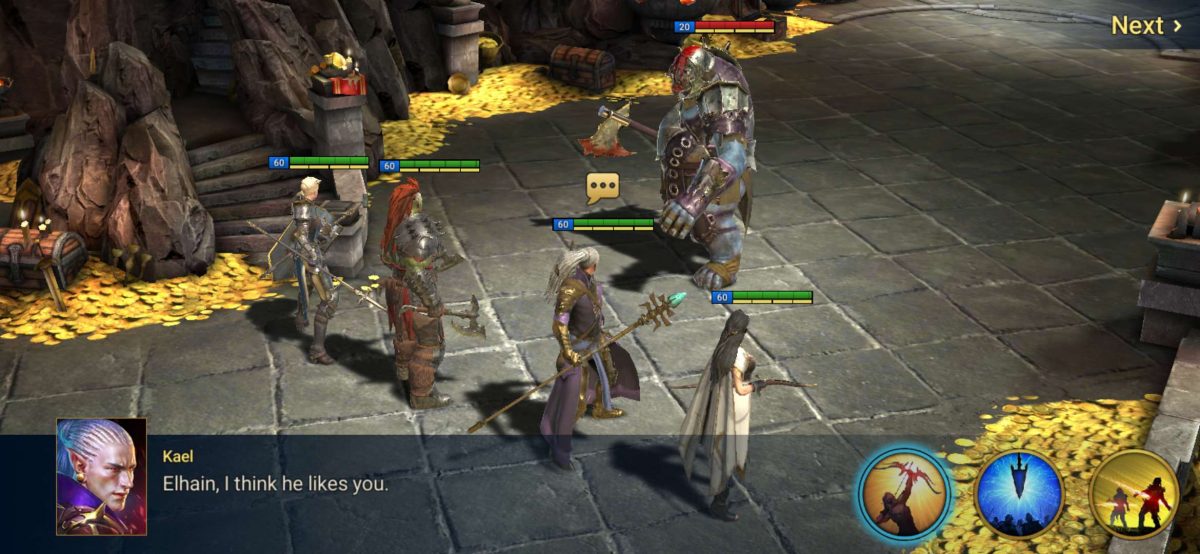The image size is (1200, 554).
Task: Trigger the golden team attack skill
Action: coord(1134,495)
